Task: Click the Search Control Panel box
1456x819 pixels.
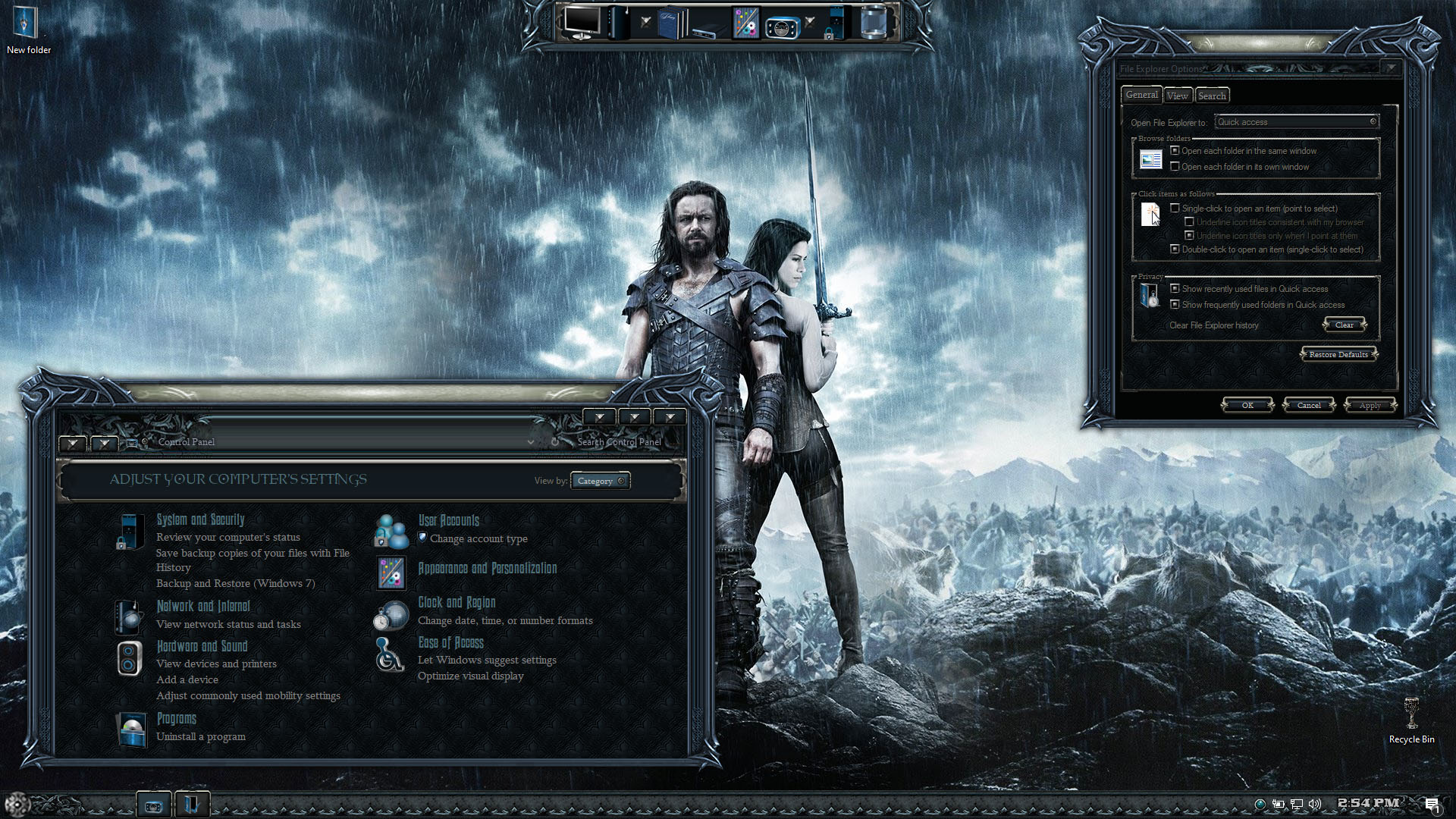Action: point(619,442)
